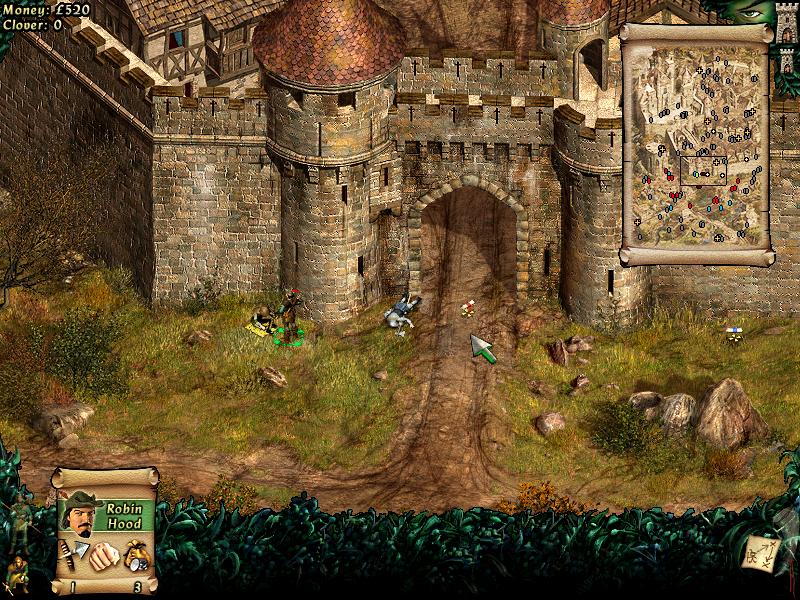Screen dimensions: 800x600
Task: Choose the bow and arrow action
Action: 73,553
